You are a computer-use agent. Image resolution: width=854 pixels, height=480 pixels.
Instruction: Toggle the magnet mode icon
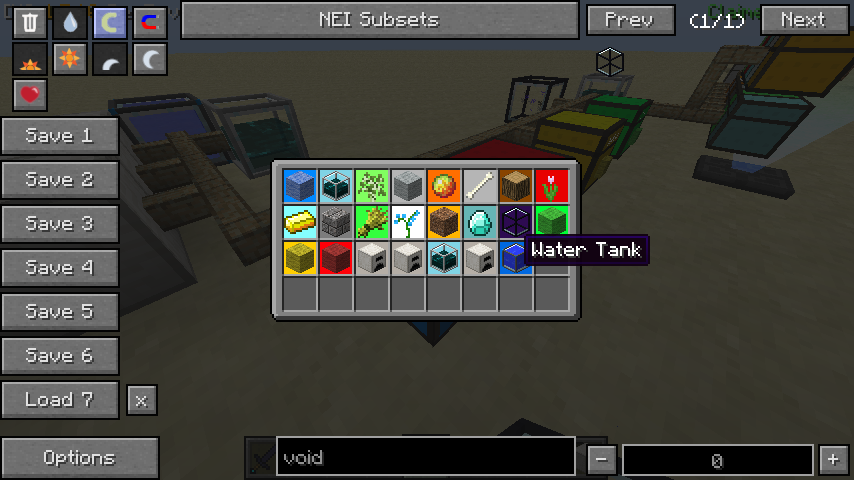coord(150,22)
